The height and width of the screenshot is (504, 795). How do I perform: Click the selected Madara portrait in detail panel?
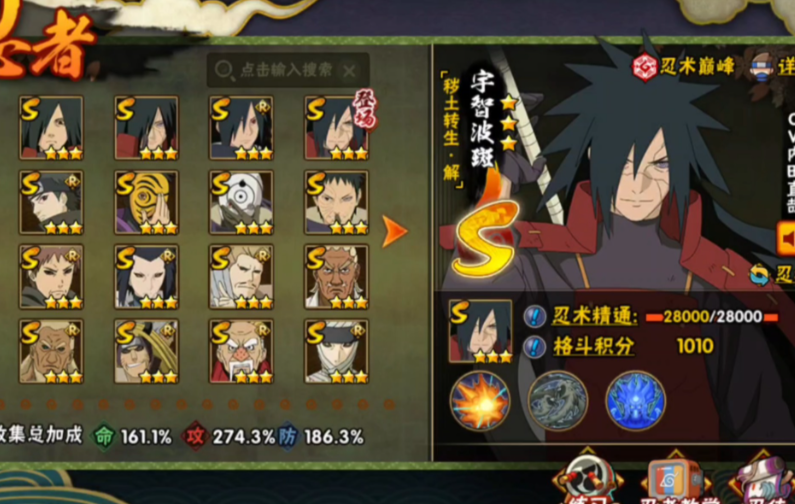point(480,331)
